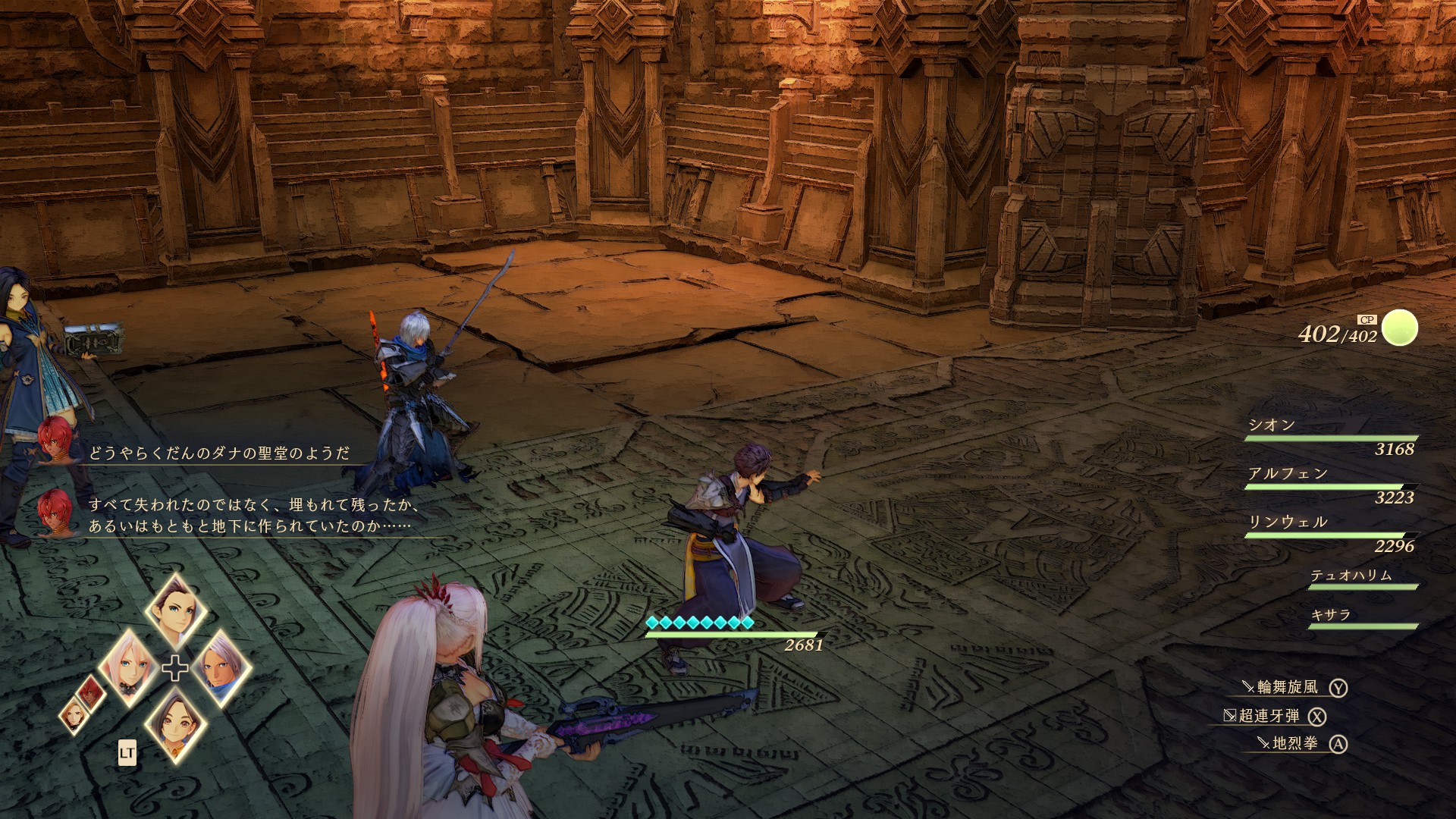This screenshot has width=1456, height=819.
Task: Select Dohalim's small red-haired portrait
Action: pos(90,691)
